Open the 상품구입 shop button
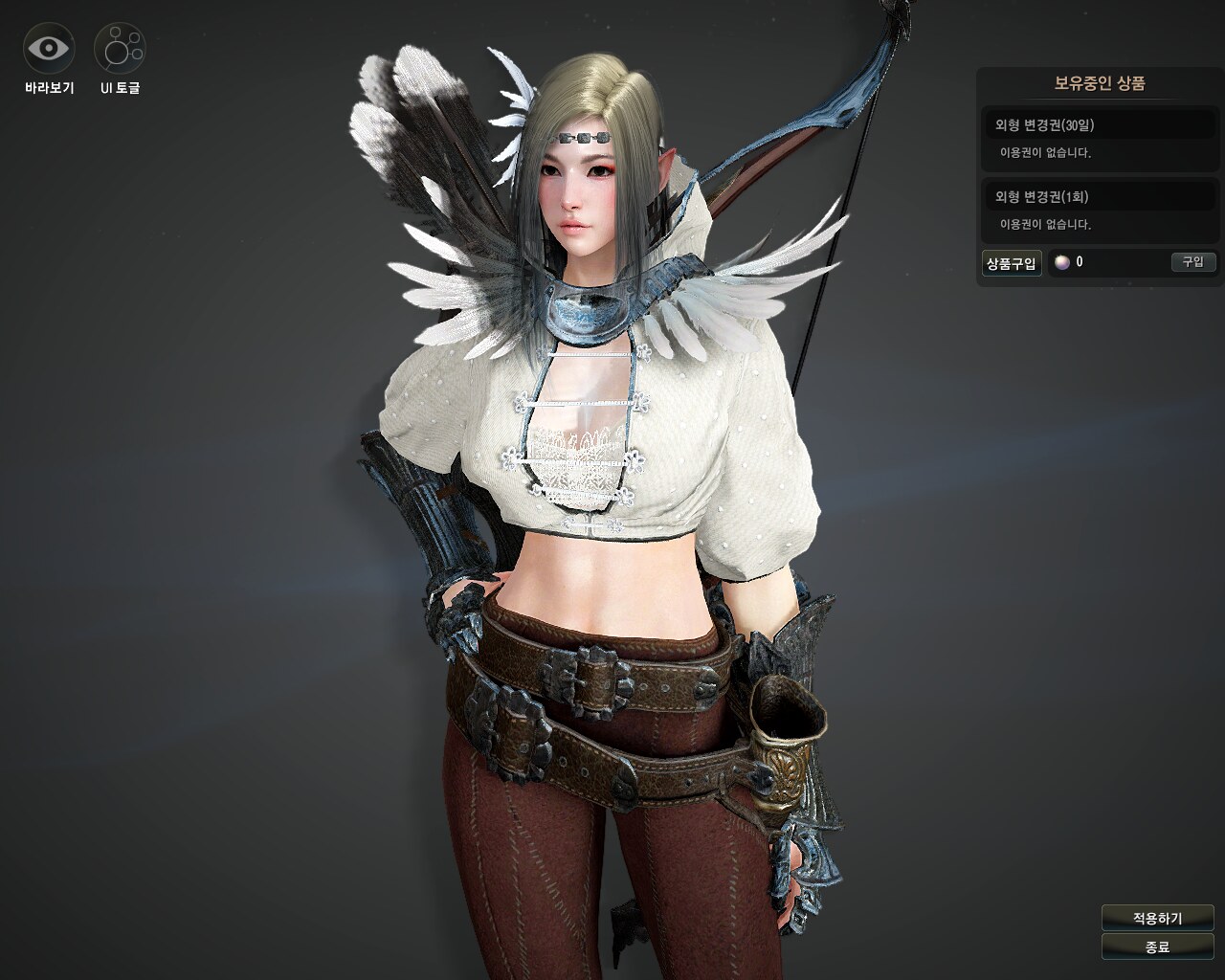The height and width of the screenshot is (980, 1225). pyautogui.click(x=1012, y=263)
